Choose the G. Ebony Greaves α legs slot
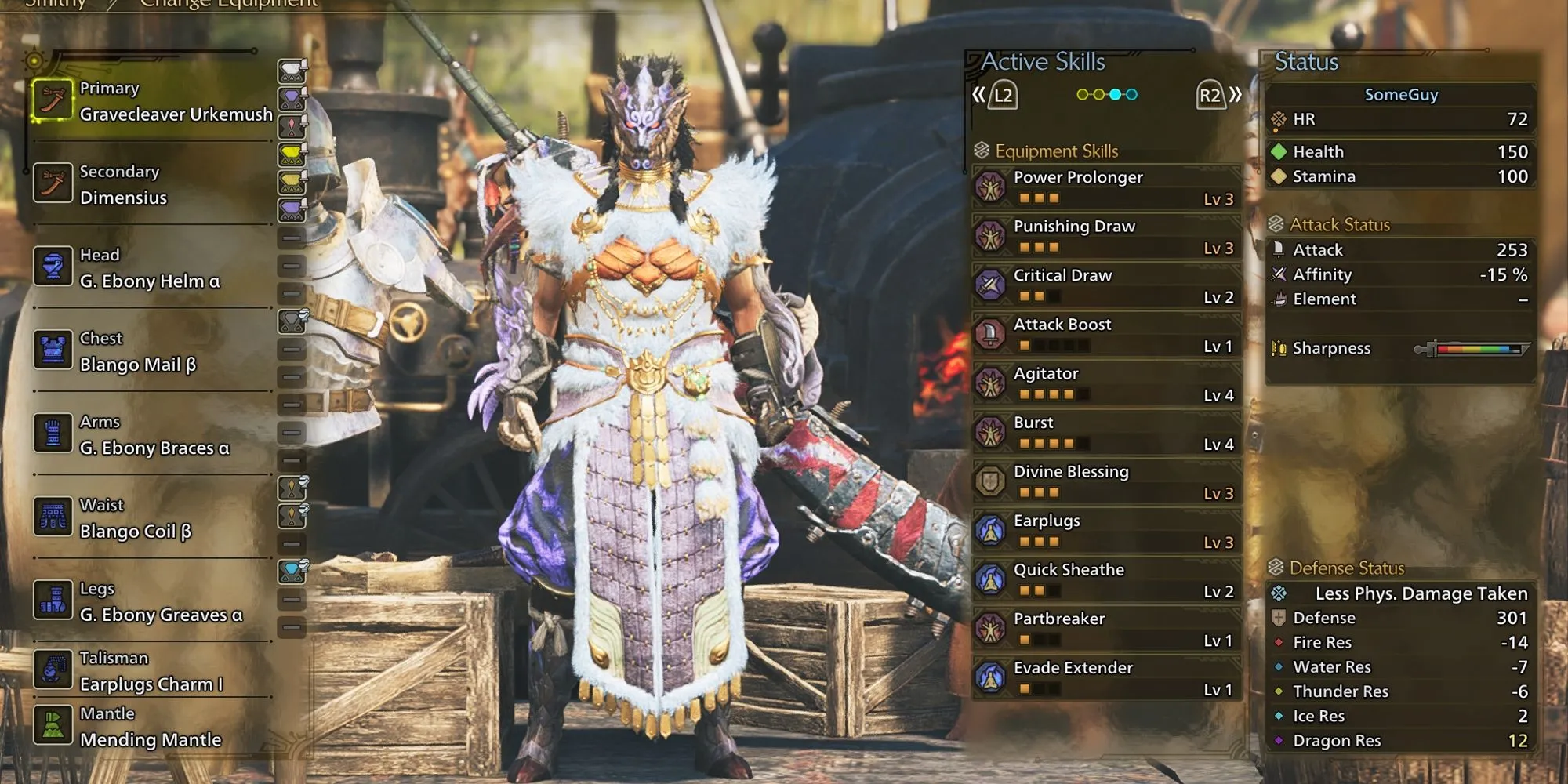The width and height of the screenshot is (1568, 784). point(153,602)
